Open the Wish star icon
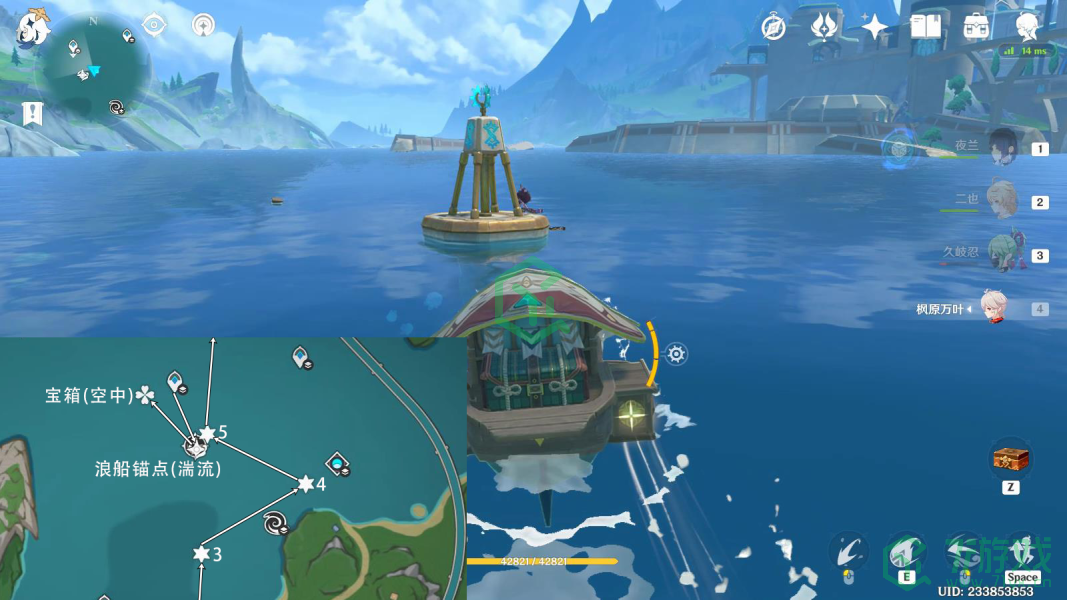The width and height of the screenshot is (1067, 600). coord(875,27)
